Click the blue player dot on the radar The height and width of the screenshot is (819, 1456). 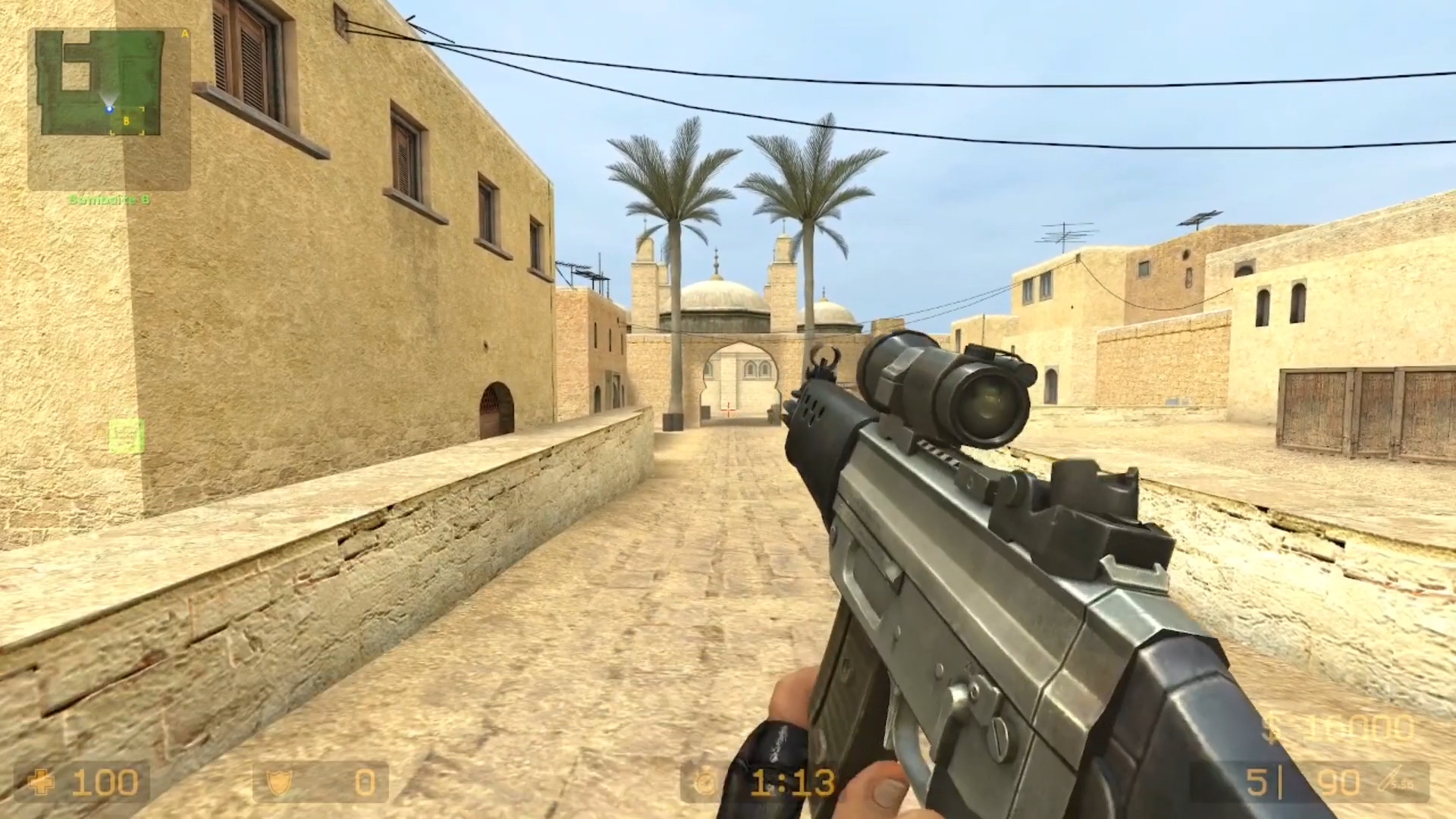coord(110,109)
